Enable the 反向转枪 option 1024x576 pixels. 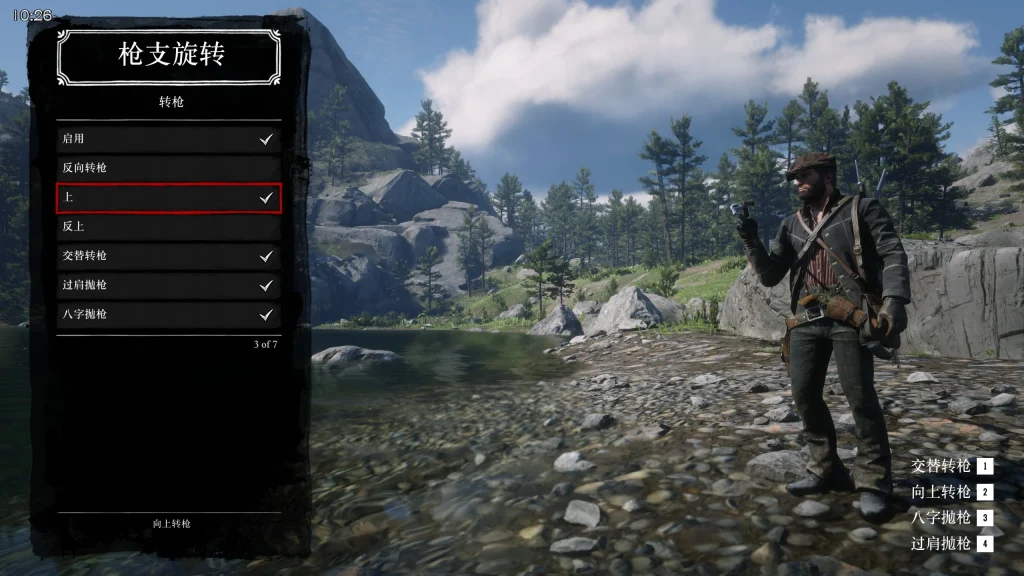pos(168,168)
